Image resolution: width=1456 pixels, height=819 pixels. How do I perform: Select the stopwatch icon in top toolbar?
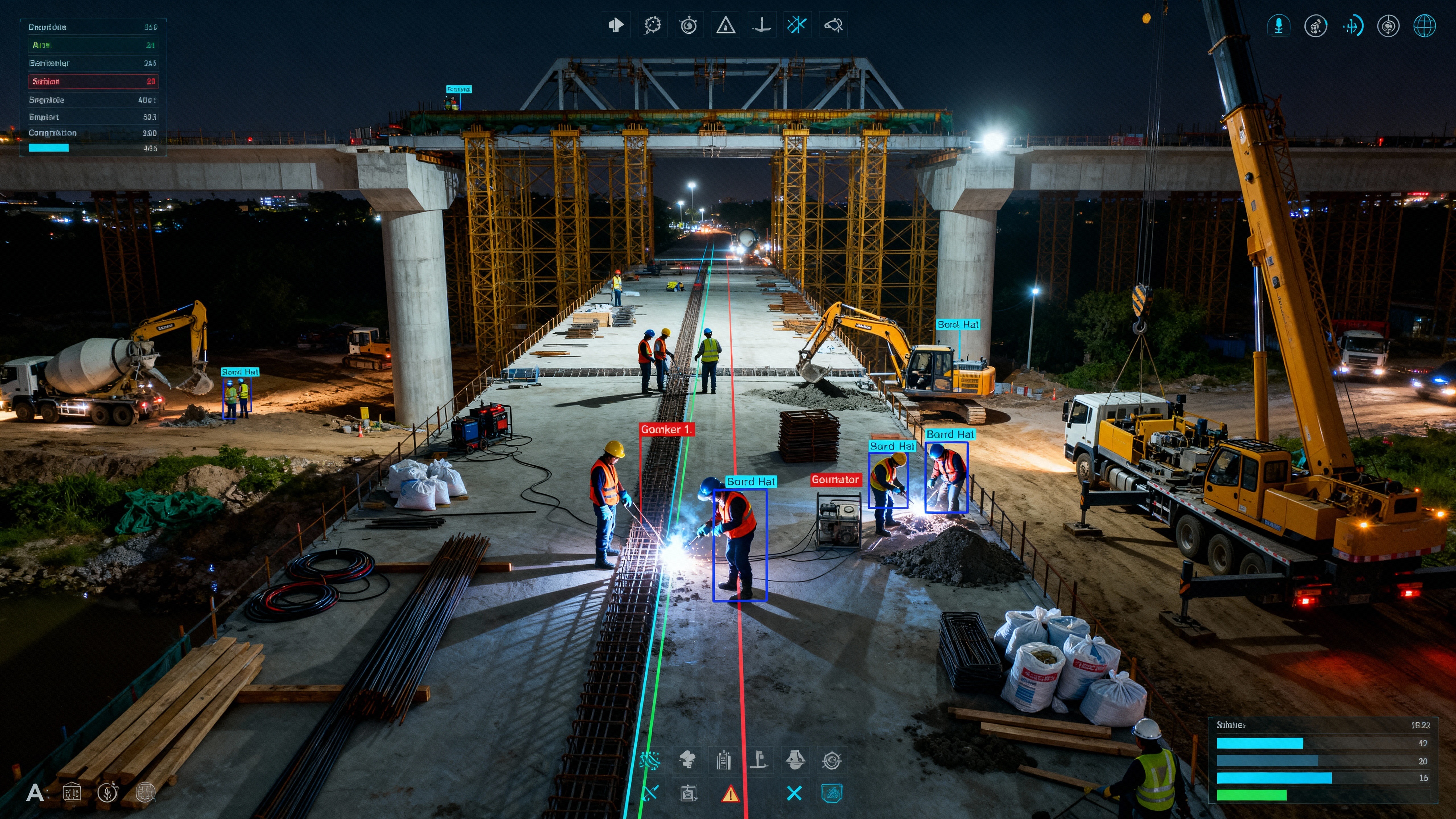[688, 25]
